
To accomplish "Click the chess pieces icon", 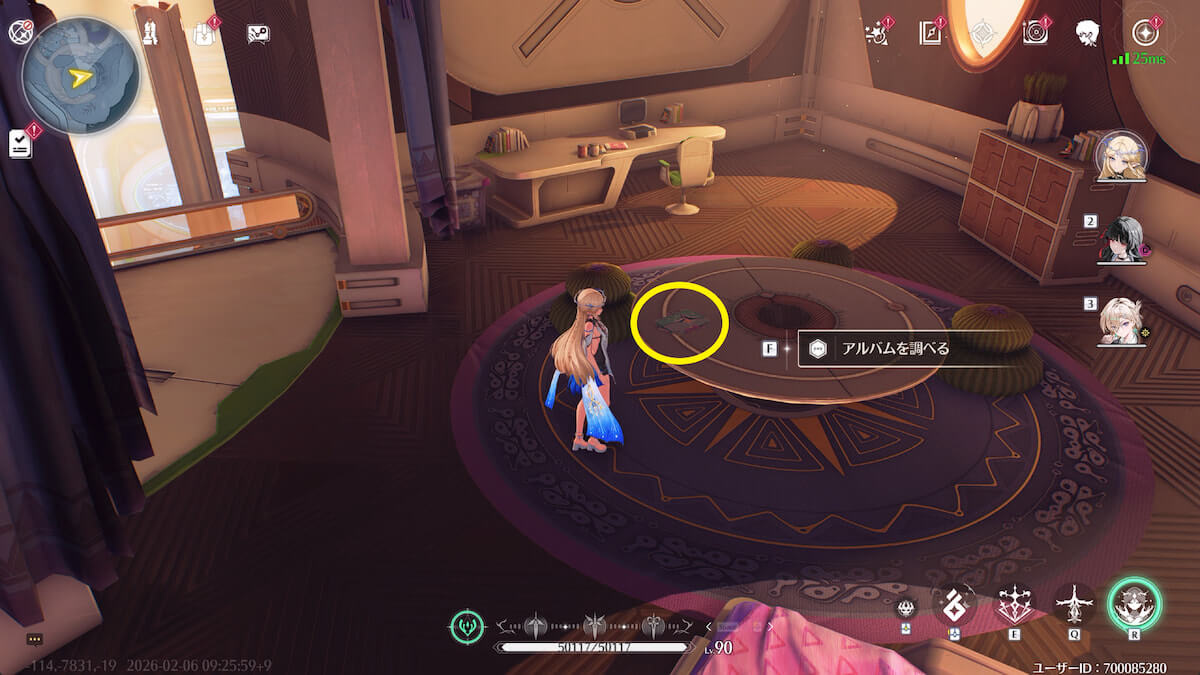I will coord(152,30).
